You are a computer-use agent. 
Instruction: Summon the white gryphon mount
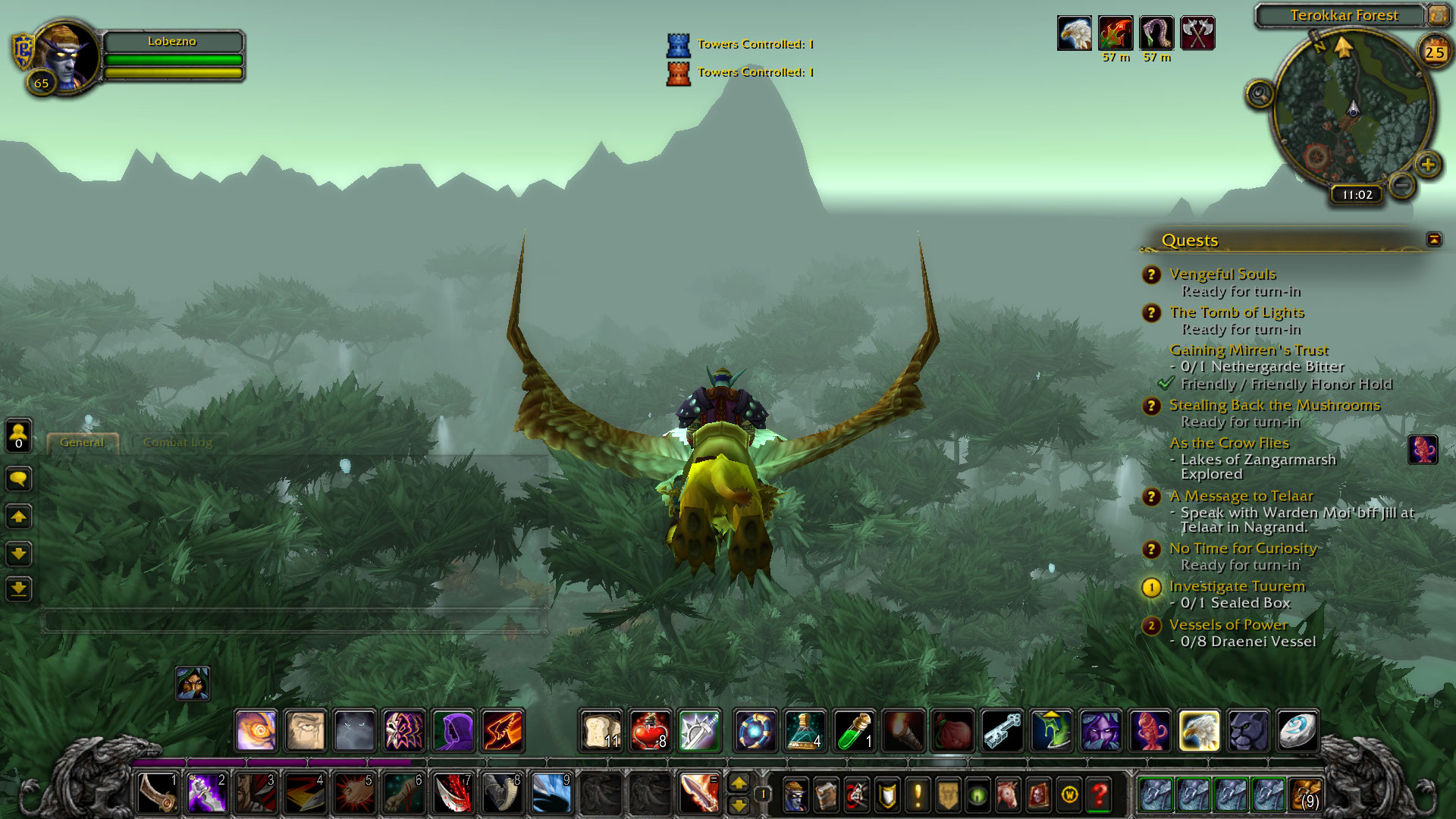pyautogui.click(x=1199, y=730)
